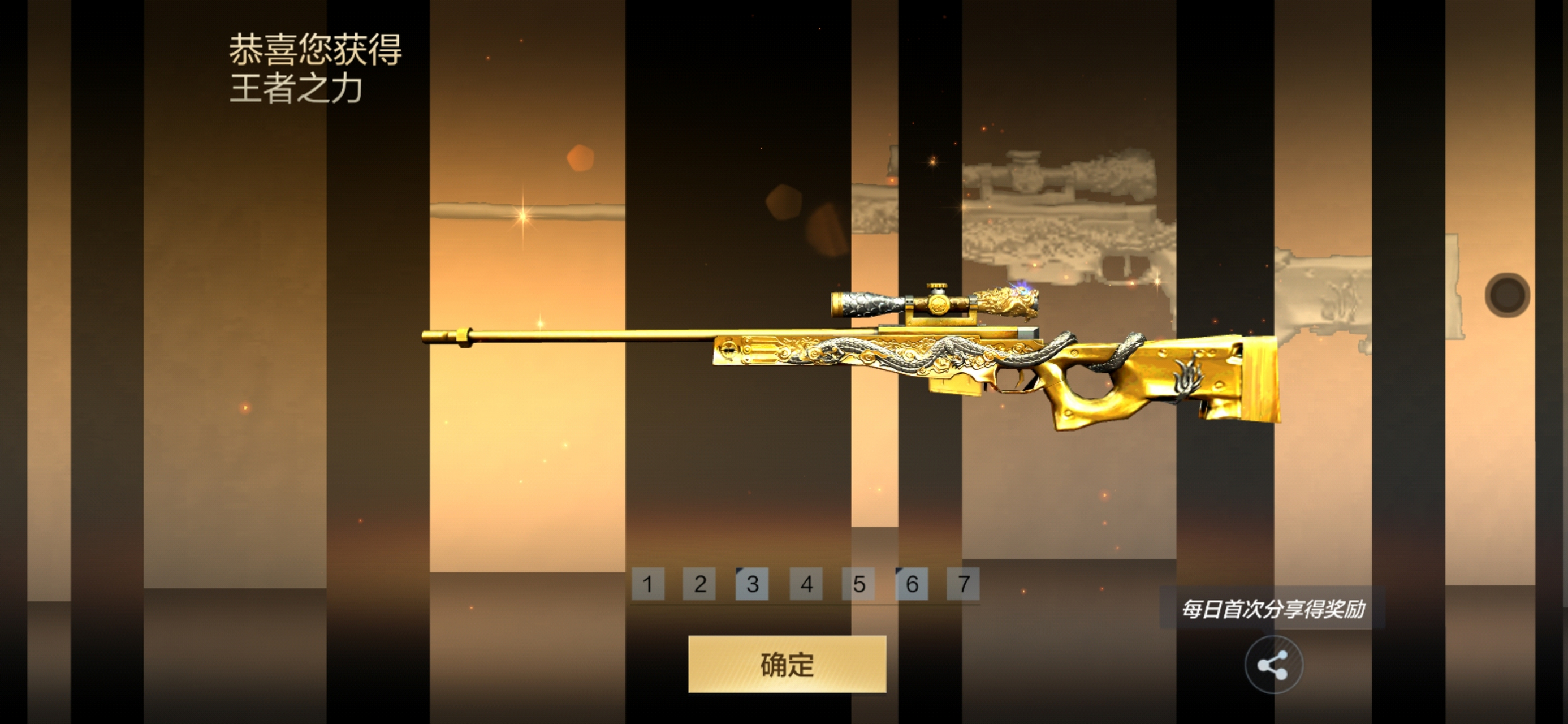Viewport: 1568px width, 724px height.
Task: Pick numbered box 4
Action: click(806, 584)
